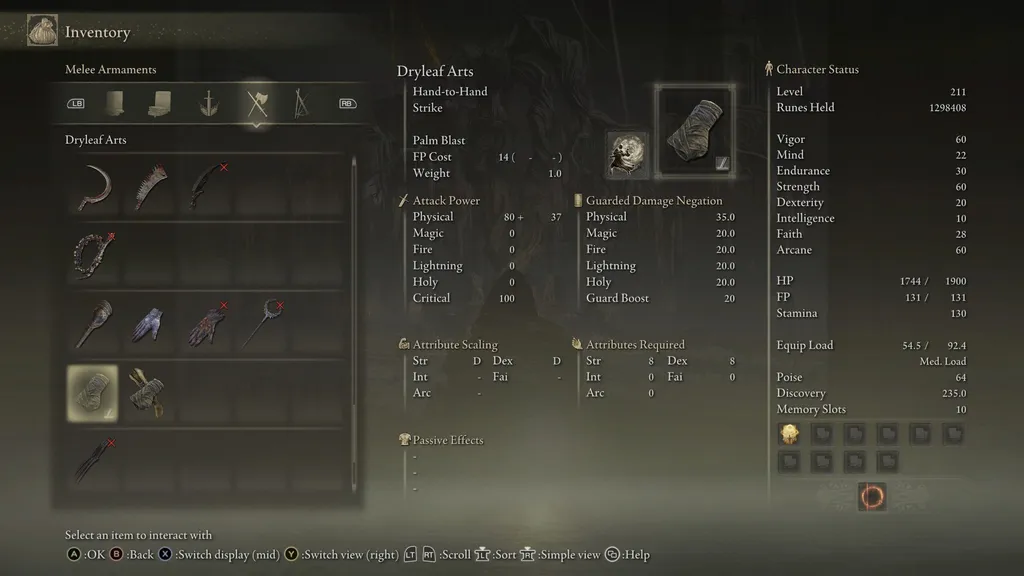Switch to the bow and arrows category tab
The height and width of the screenshot is (576, 1024).
(x=299, y=103)
